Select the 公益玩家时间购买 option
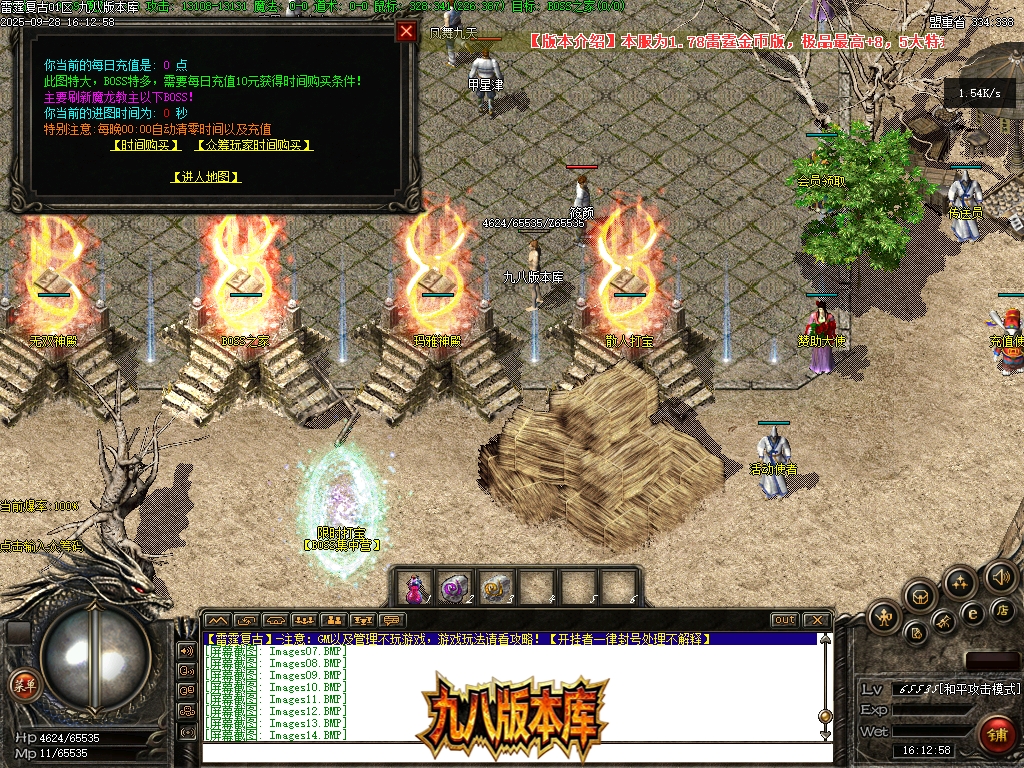Image resolution: width=1024 pixels, height=768 pixels. (254, 145)
